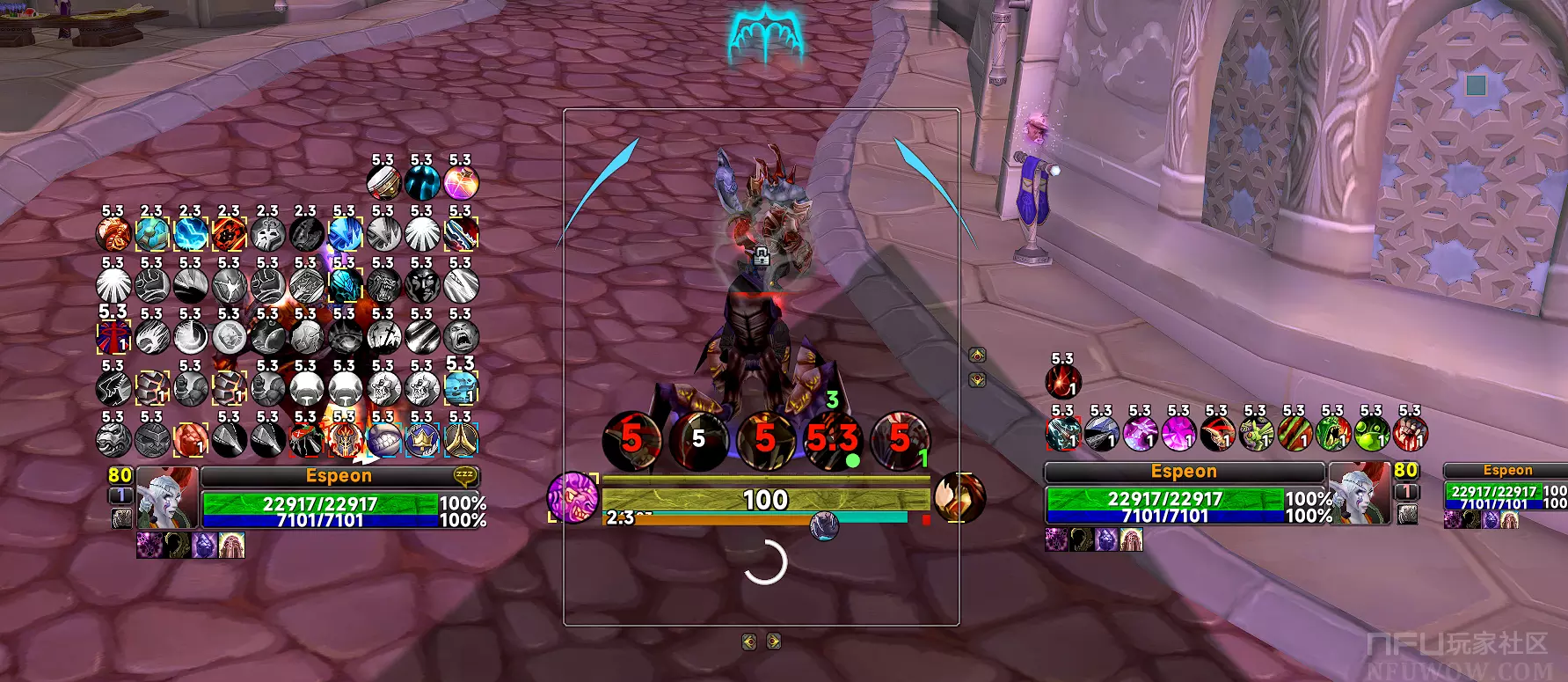Select the white teeth grin buff icon
This screenshot has height=682, width=1568.
tap(383, 439)
